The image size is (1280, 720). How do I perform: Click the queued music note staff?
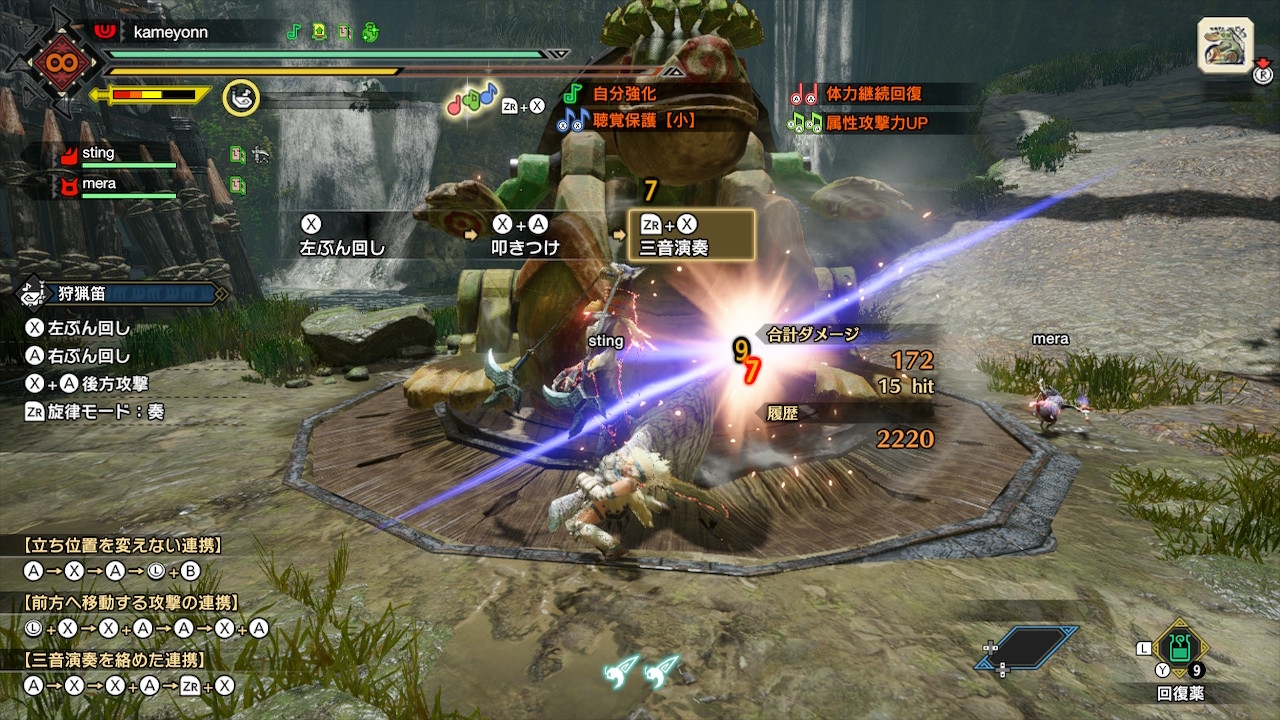point(472,99)
